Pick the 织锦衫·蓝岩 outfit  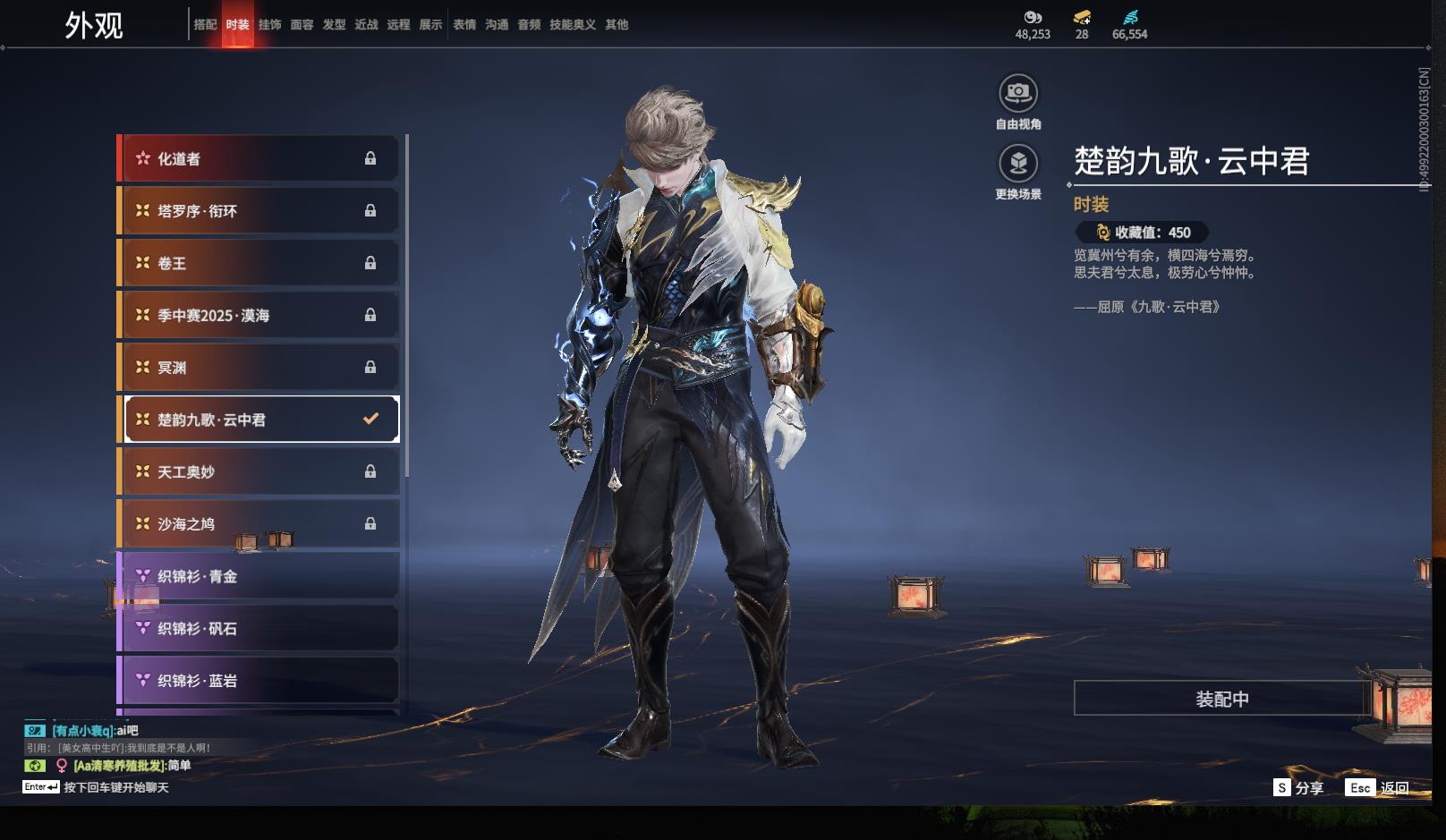coord(259,681)
